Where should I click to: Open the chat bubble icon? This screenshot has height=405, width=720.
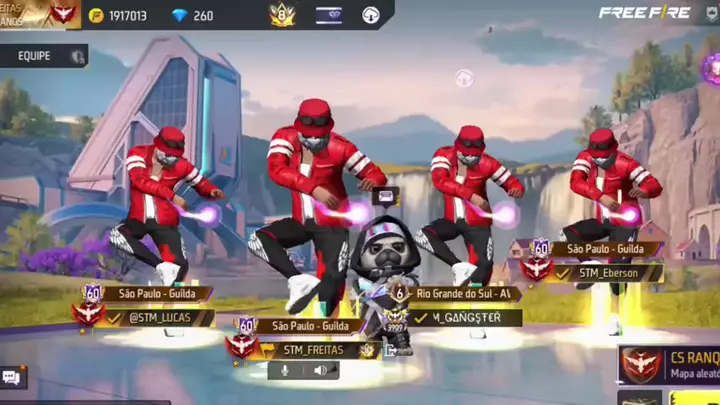coord(12,377)
